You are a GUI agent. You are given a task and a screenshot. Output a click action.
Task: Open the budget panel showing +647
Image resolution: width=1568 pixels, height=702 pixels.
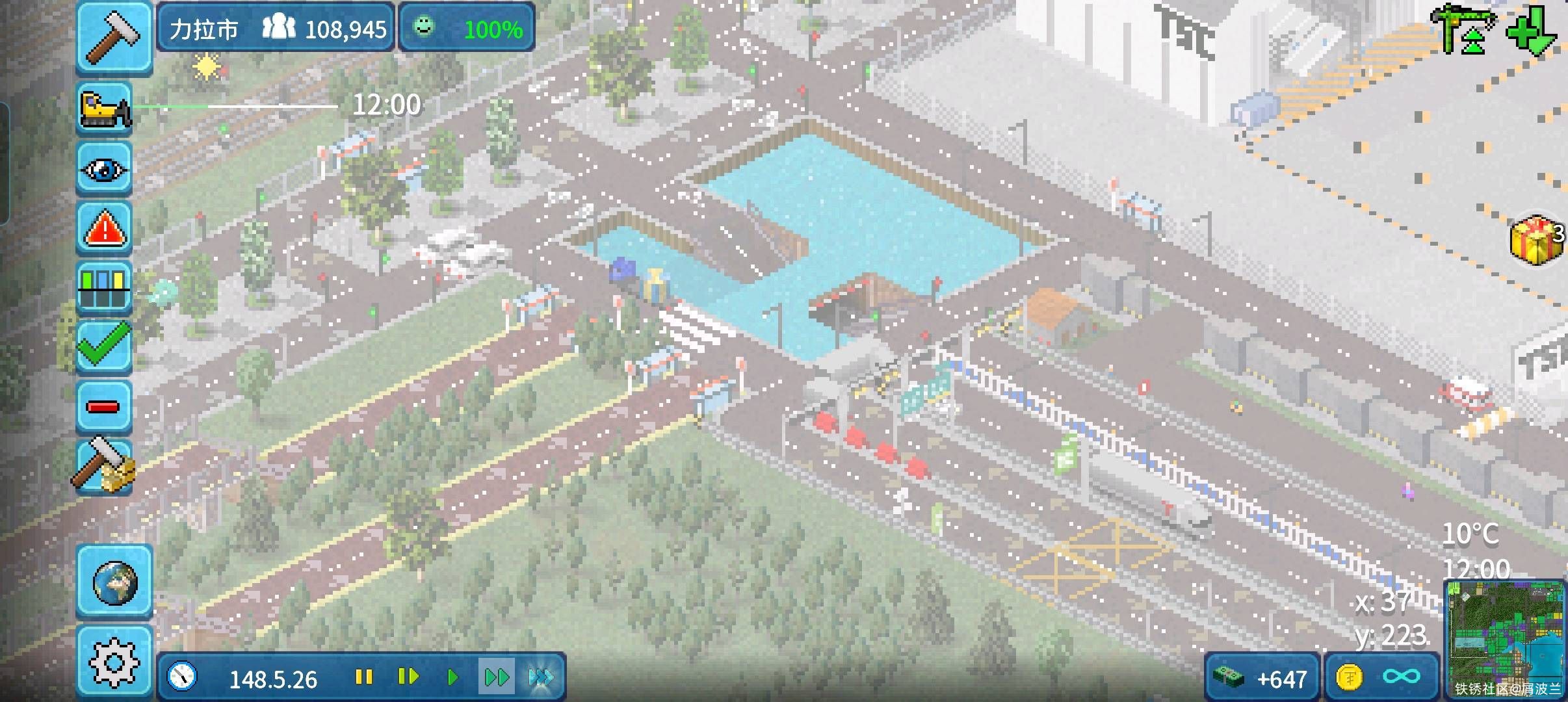pyautogui.click(x=1262, y=679)
